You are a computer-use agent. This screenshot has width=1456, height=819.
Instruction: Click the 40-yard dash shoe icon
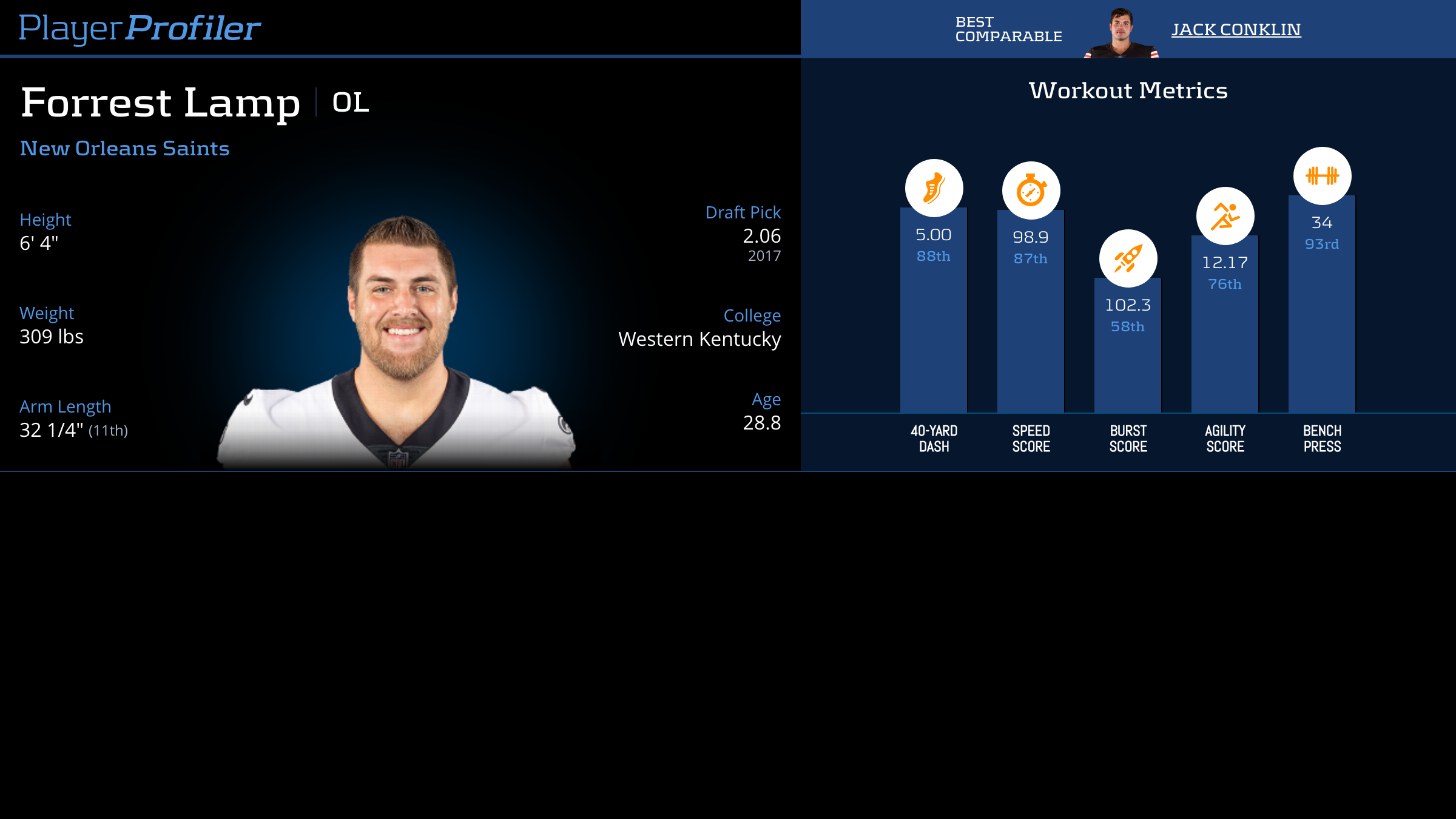pyautogui.click(x=934, y=188)
